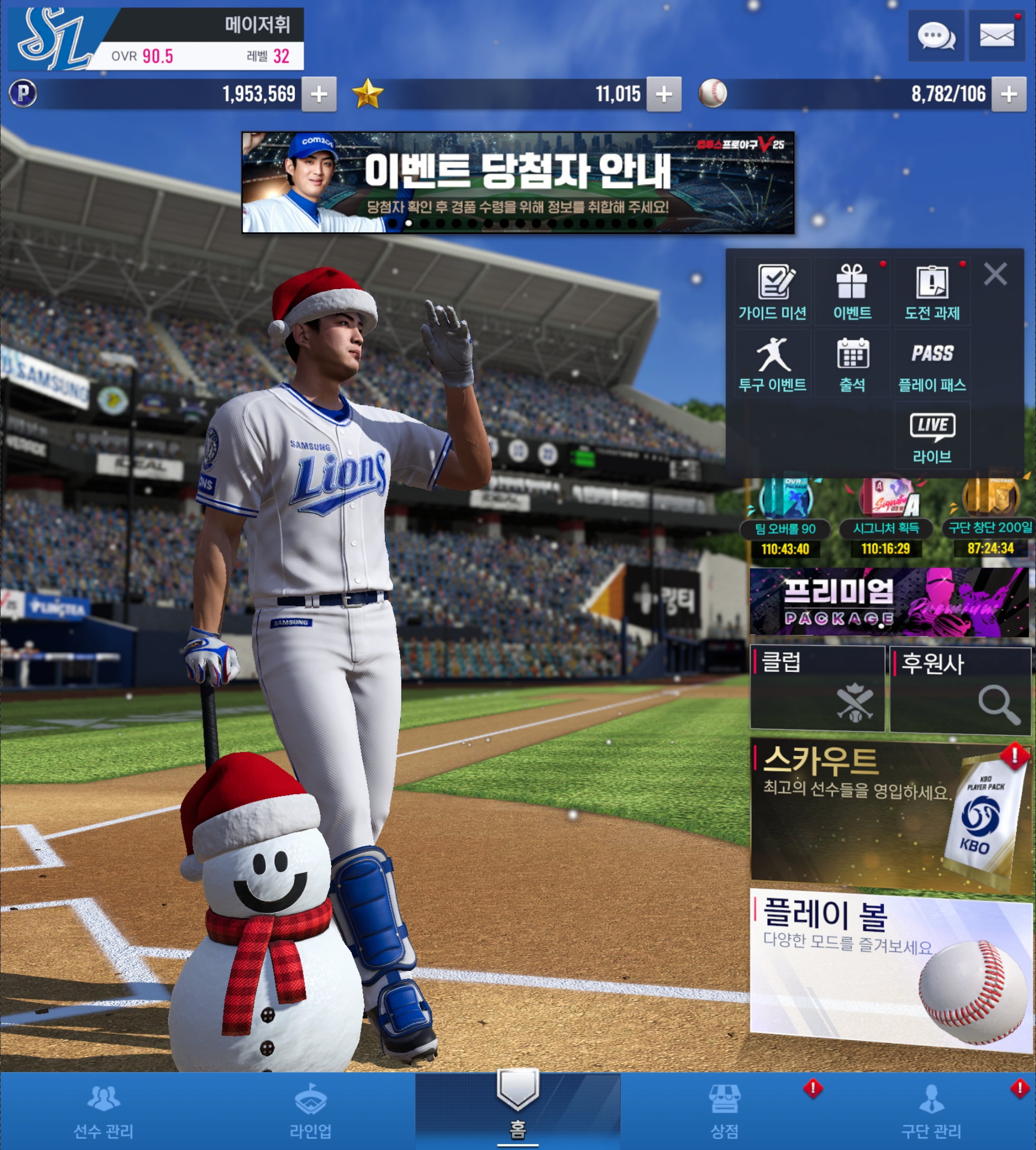The width and height of the screenshot is (1036, 1150).
Task: Add more baseballs with plus button
Action: [x=1009, y=94]
